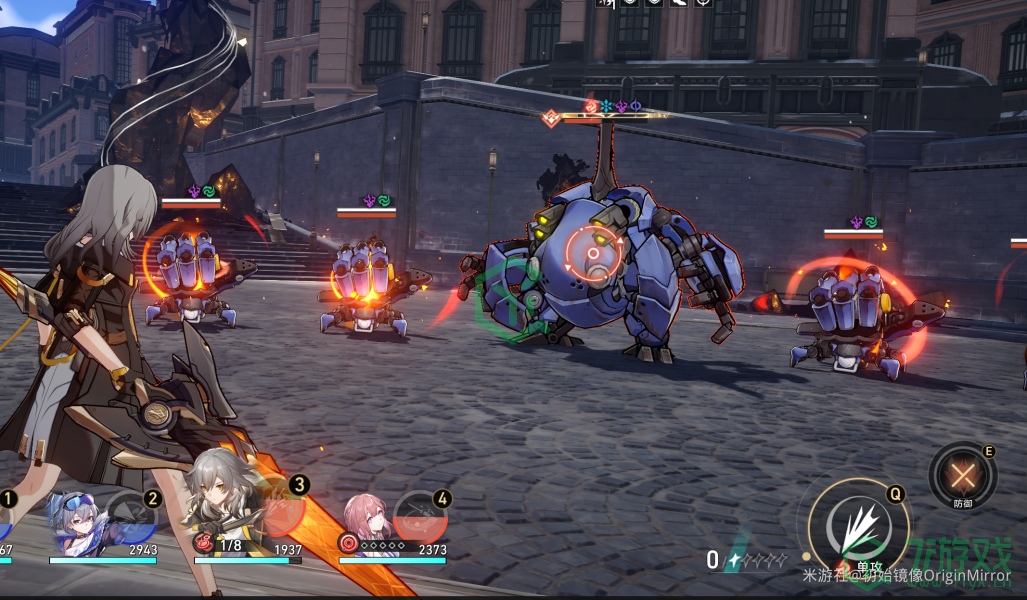Activate the 防御 skill button
1027x600 pixels.
963,474
